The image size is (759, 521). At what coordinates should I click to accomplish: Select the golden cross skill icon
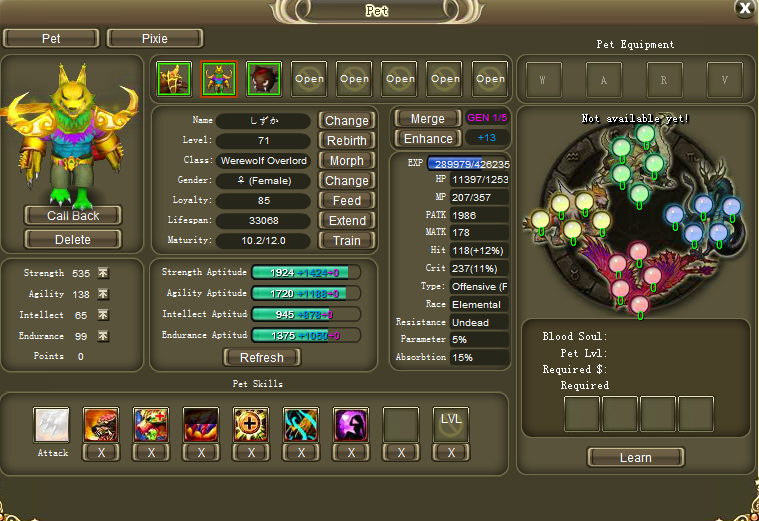[x=251, y=424]
